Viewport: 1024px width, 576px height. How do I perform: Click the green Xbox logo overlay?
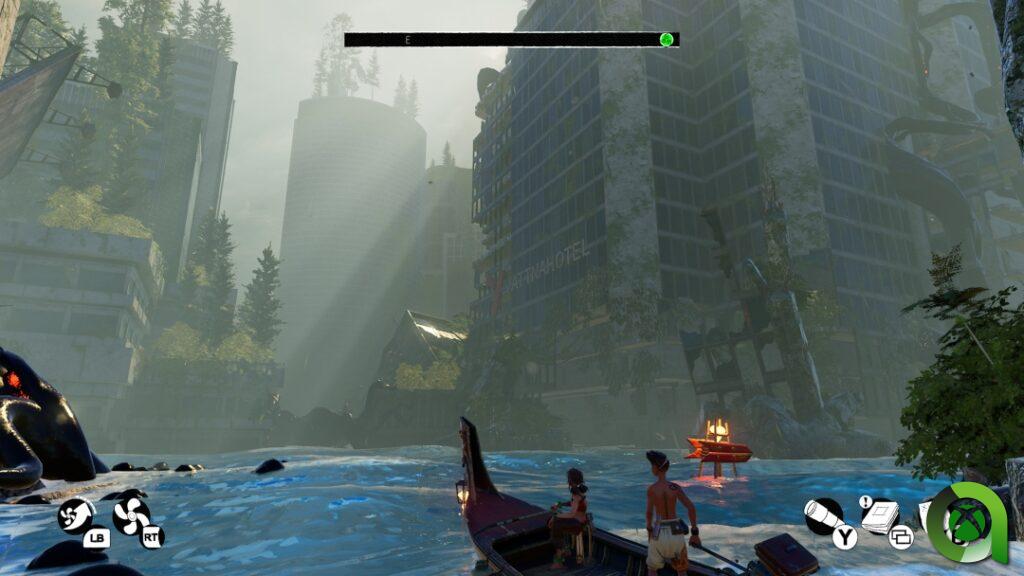pos(969,521)
